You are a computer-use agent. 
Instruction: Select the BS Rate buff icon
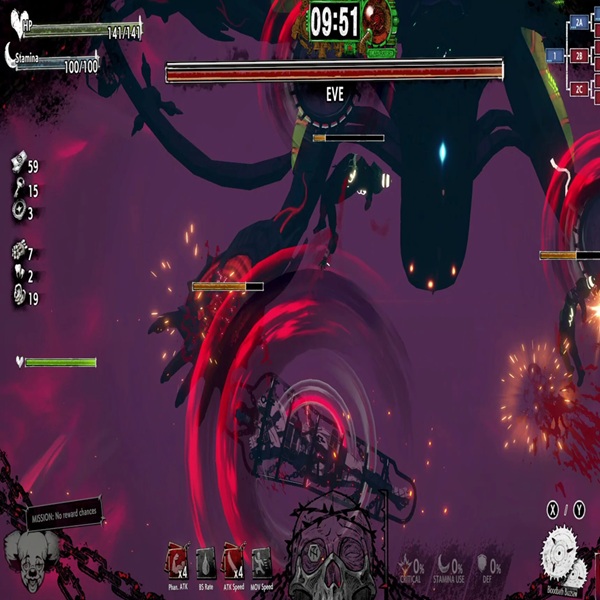pyautogui.click(x=203, y=560)
